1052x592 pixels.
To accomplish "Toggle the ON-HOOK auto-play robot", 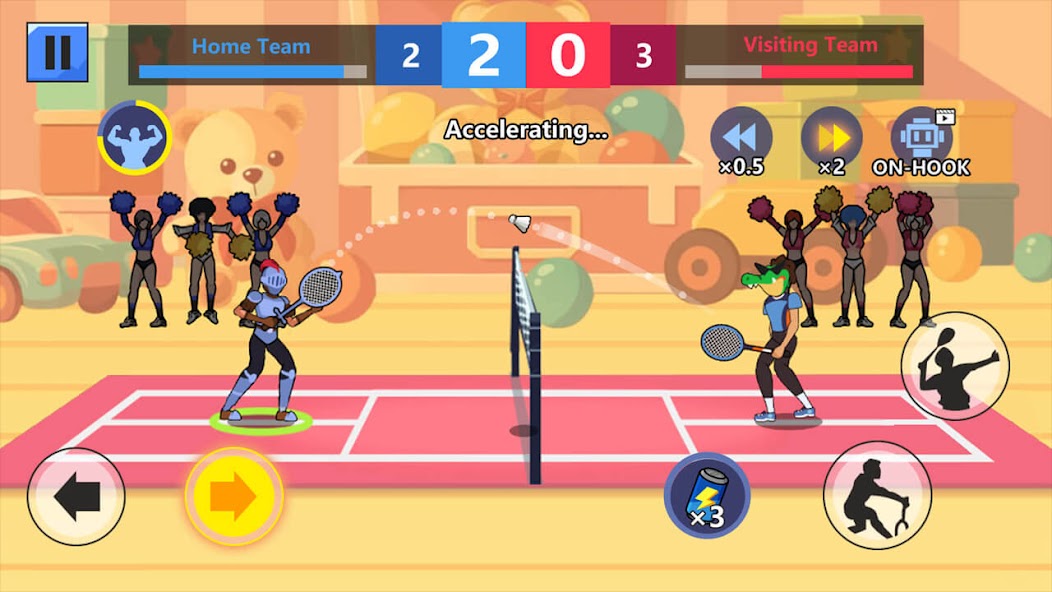I will tap(921, 139).
